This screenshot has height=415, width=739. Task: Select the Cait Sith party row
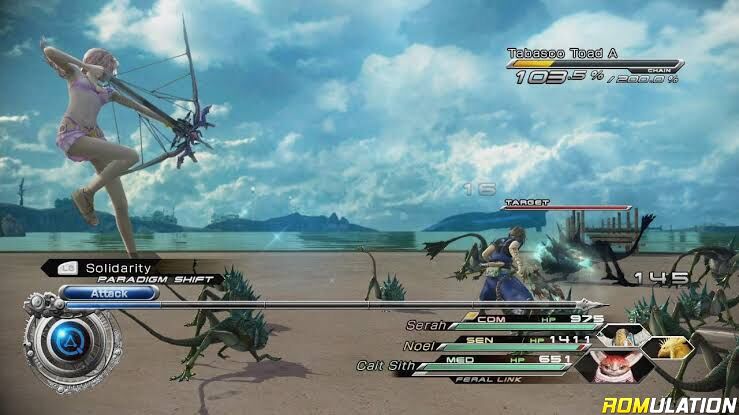click(385, 366)
